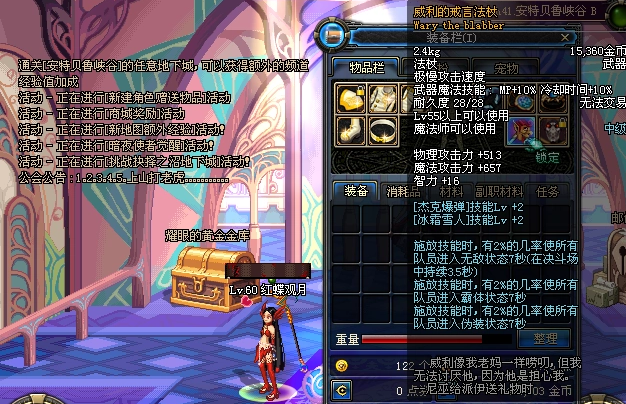Switch to the 消耗品 consumables tab
The width and height of the screenshot is (626, 404).
[x=403, y=191]
